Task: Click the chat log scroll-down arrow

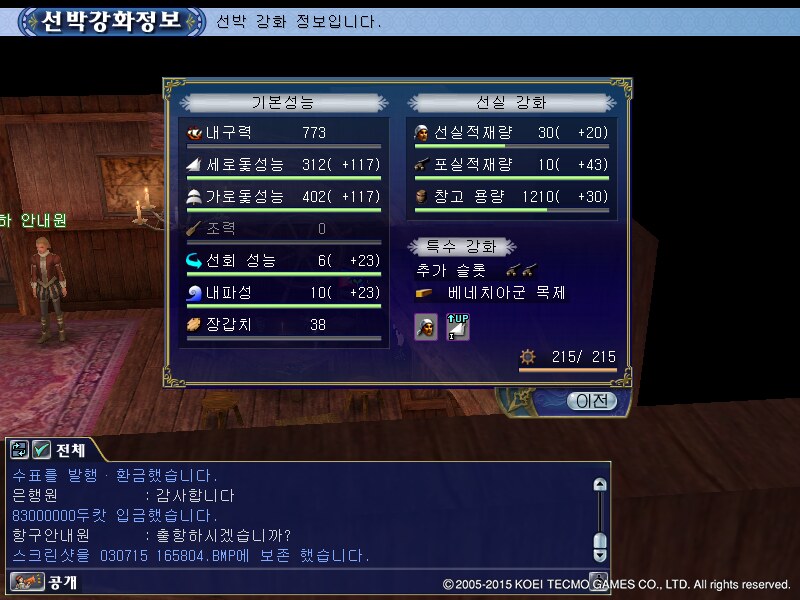Action: tap(600, 553)
